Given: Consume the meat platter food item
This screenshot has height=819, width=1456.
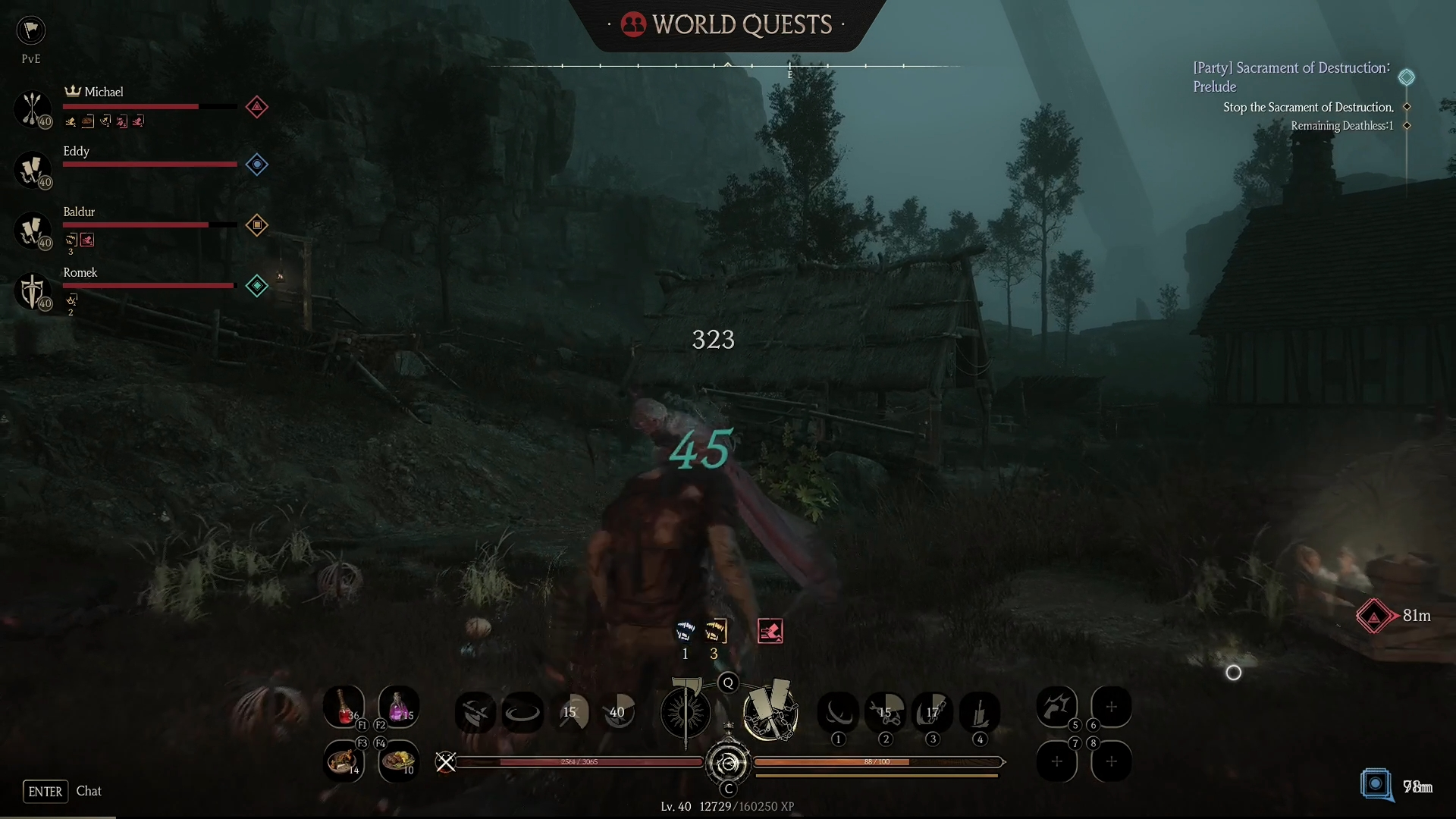Looking at the screenshot, I should click(398, 761).
